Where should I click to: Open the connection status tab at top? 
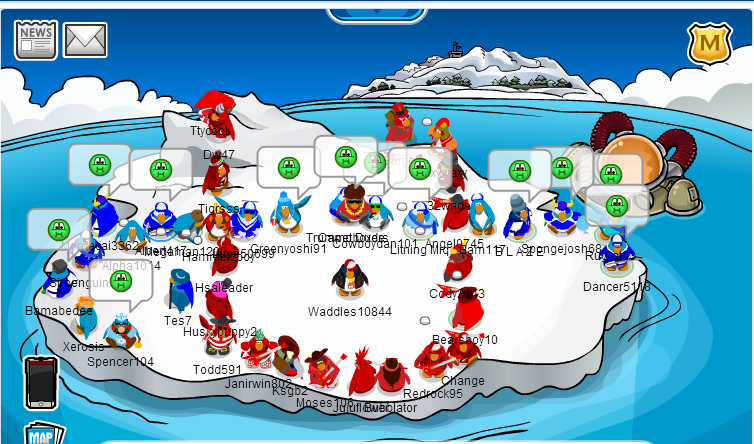[x=377, y=12]
